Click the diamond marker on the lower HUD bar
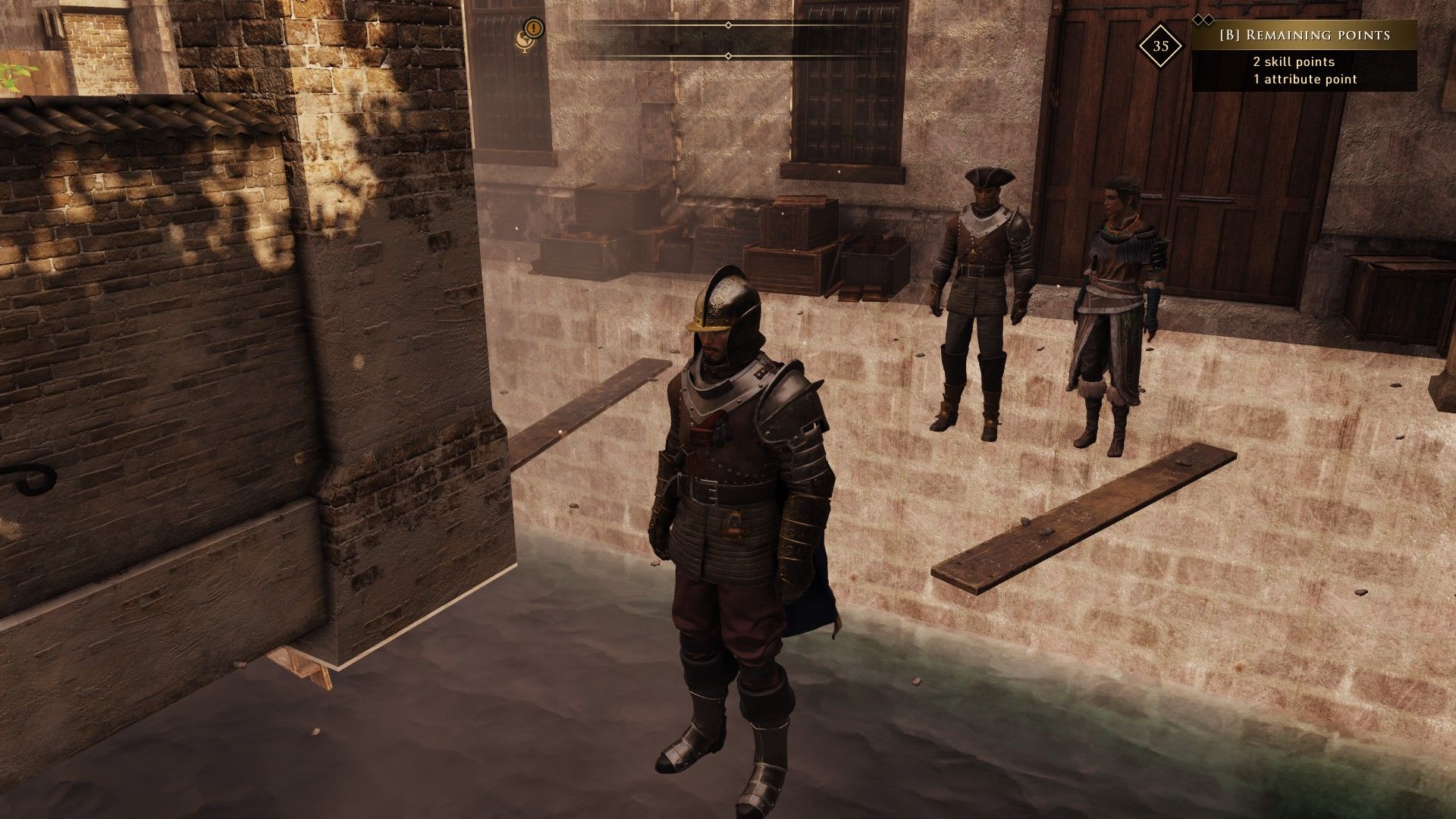This screenshot has height=819, width=1456. pos(728,55)
